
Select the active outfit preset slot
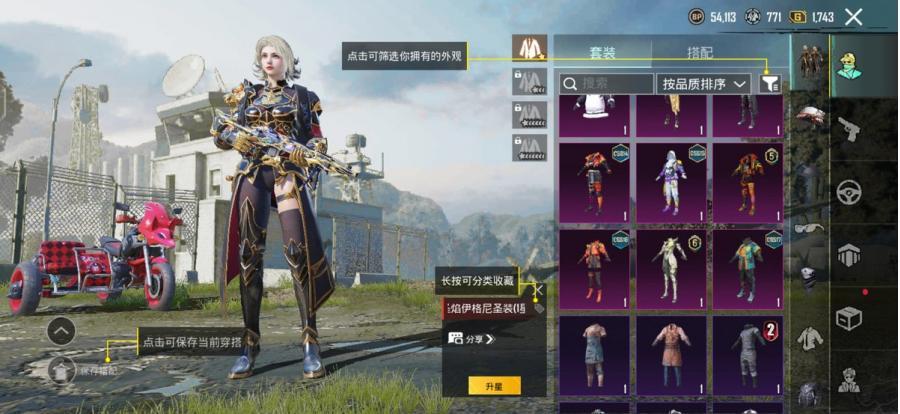coord(529,47)
